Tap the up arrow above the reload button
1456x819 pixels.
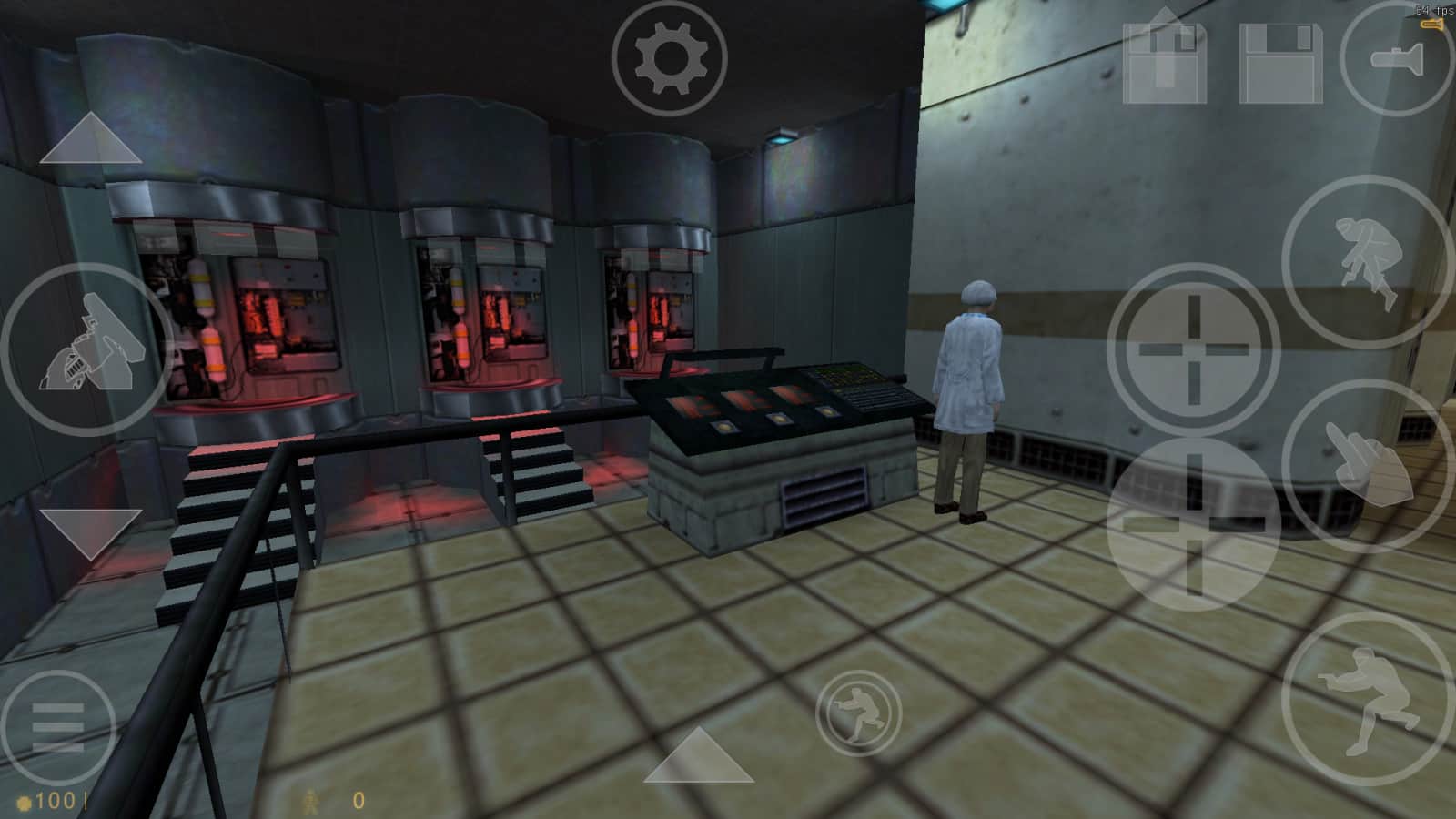(x=91, y=141)
